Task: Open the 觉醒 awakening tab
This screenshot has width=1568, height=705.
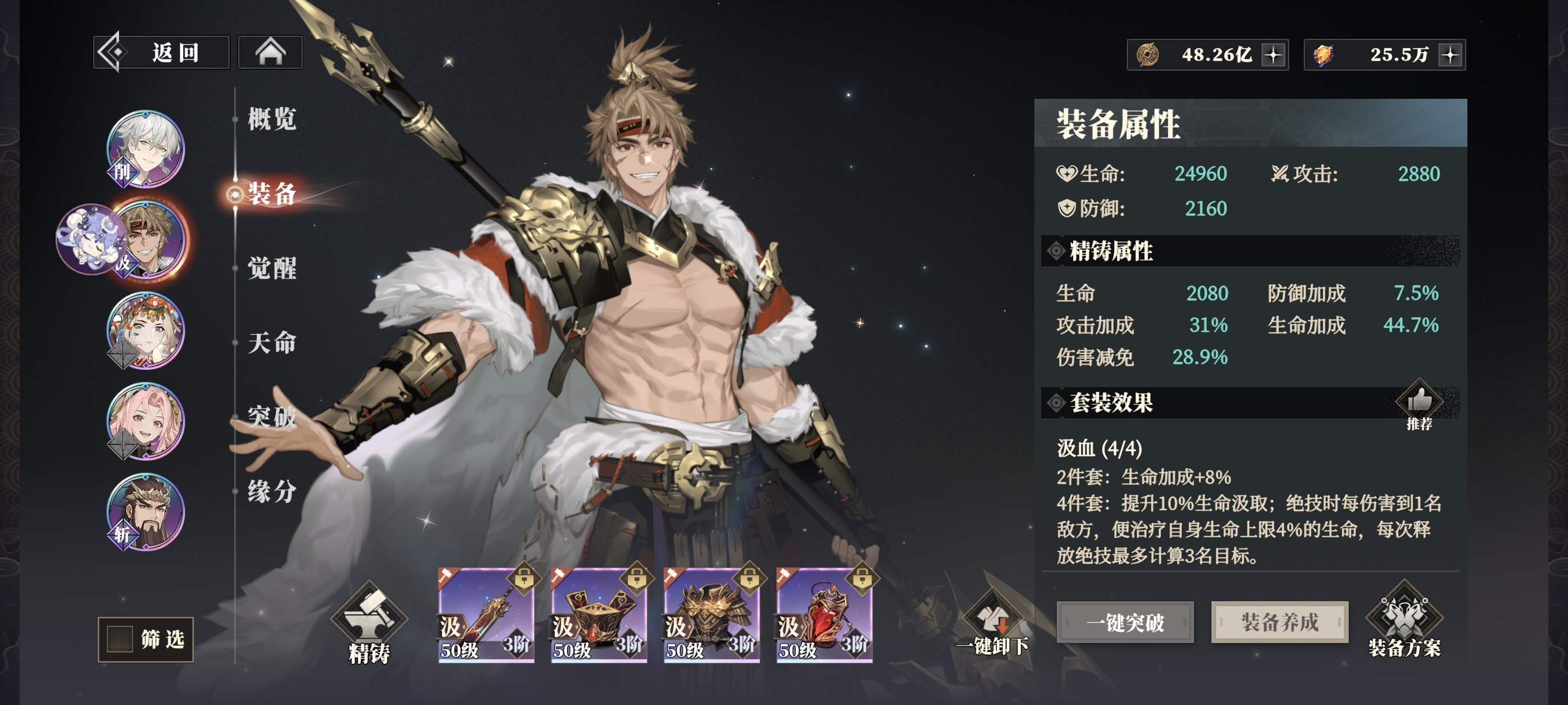Action: (272, 268)
